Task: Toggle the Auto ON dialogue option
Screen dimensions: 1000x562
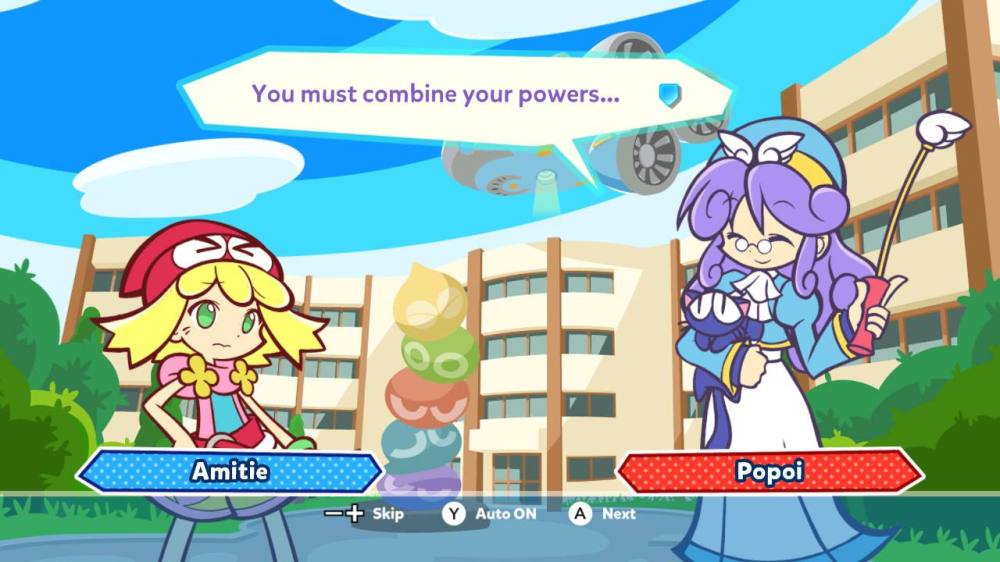Action: click(490, 514)
